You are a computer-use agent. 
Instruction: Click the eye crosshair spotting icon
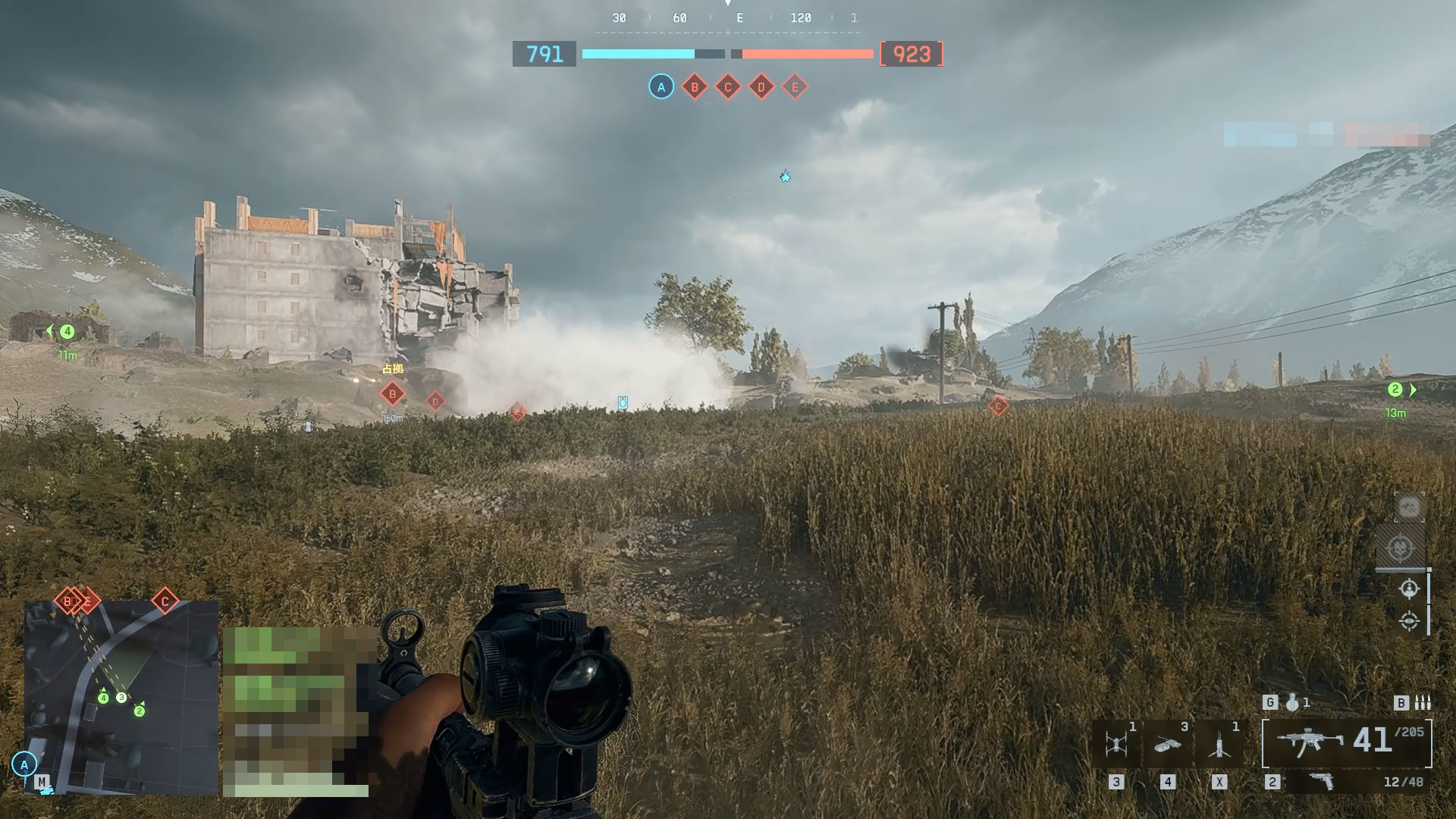(1409, 621)
